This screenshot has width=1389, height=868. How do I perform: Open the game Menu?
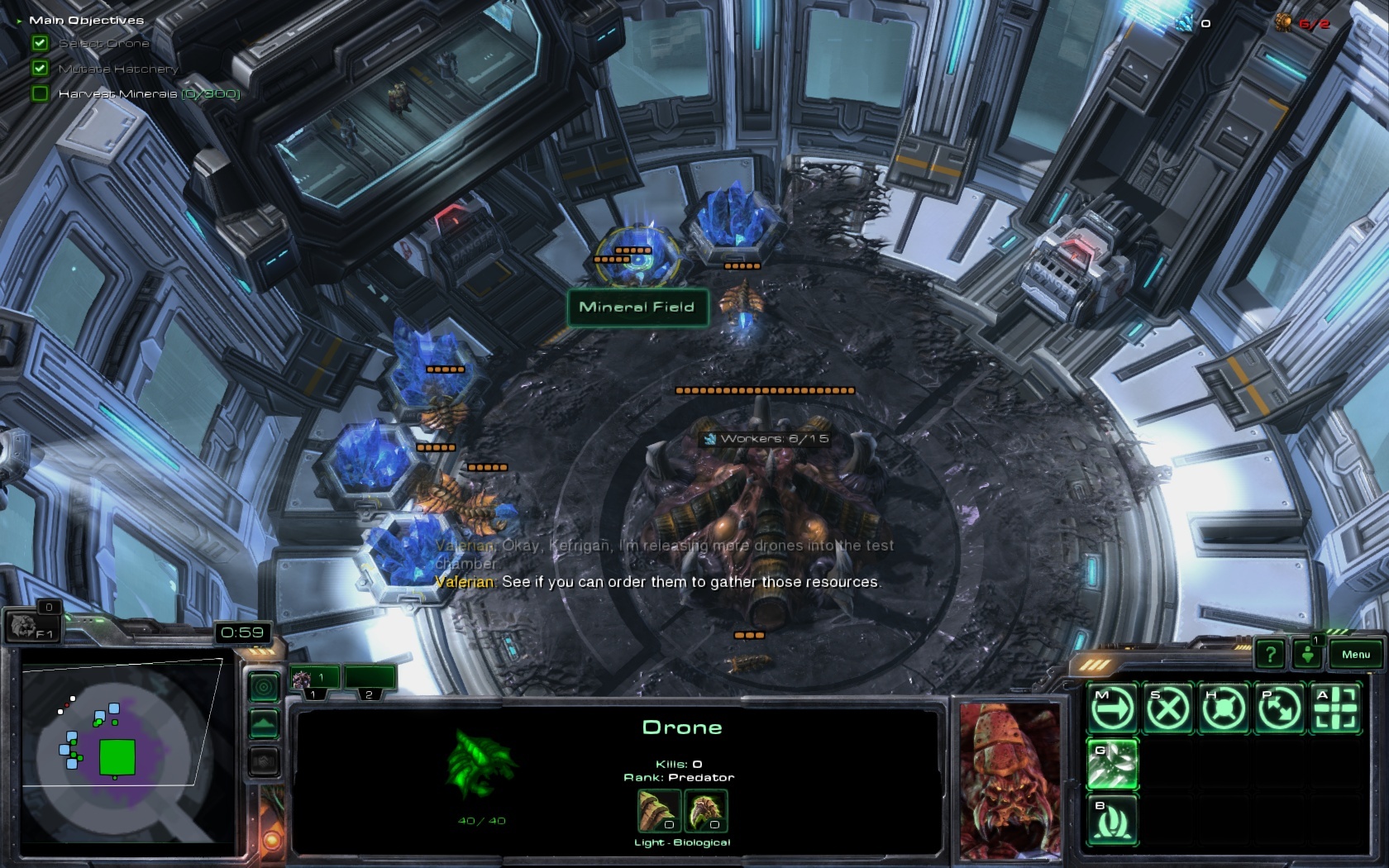coord(1355,655)
